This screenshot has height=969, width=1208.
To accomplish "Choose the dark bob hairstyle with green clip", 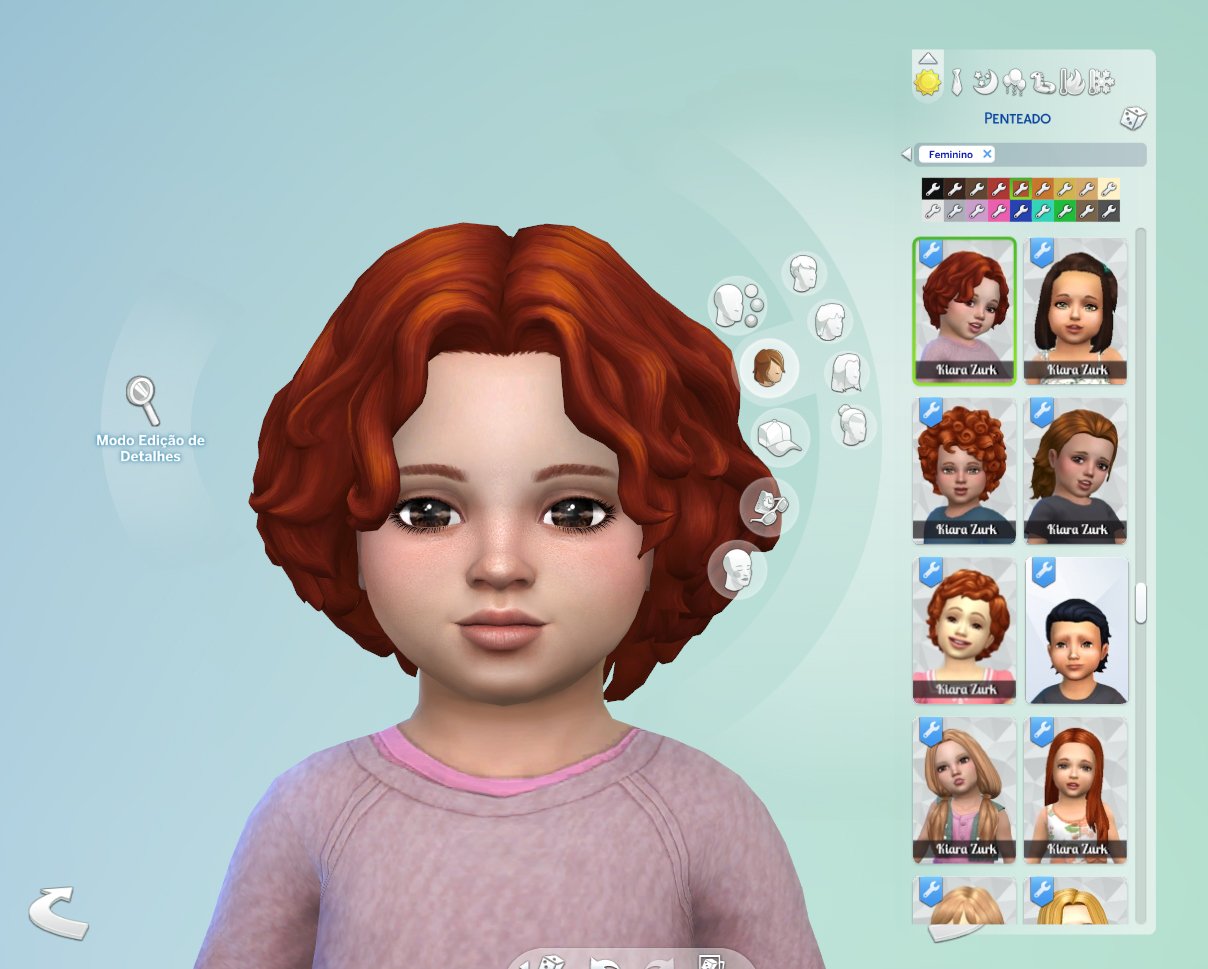I will tap(1076, 310).
